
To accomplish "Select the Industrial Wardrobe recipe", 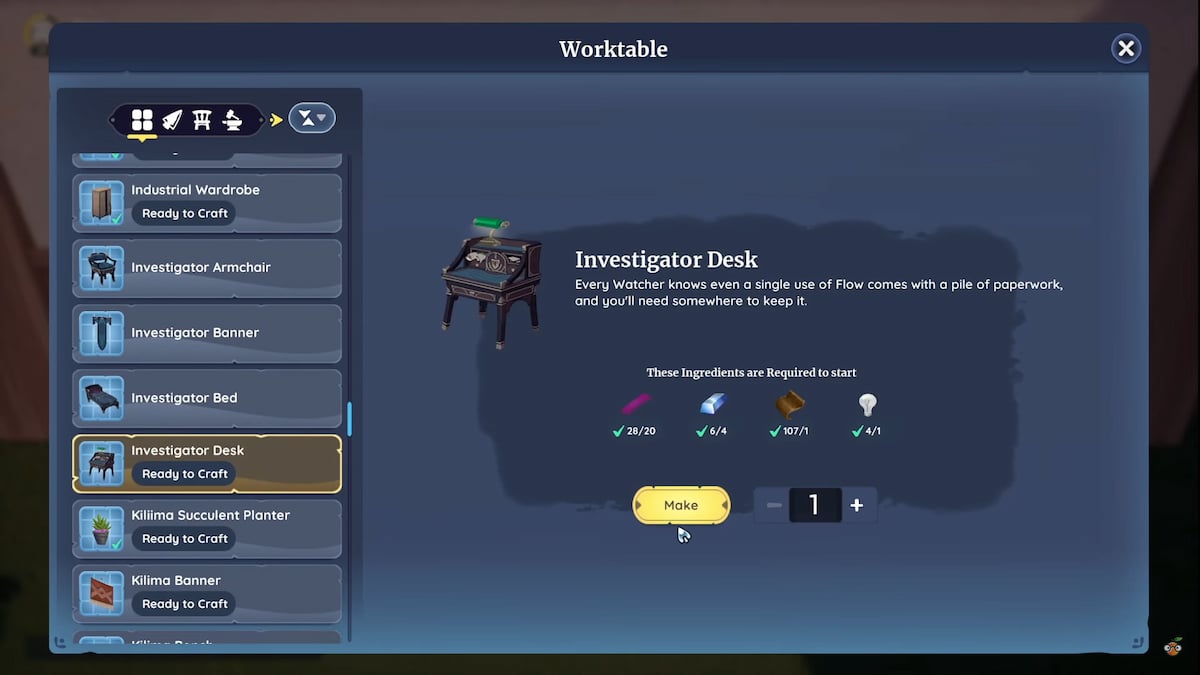I will (x=207, y=202).
